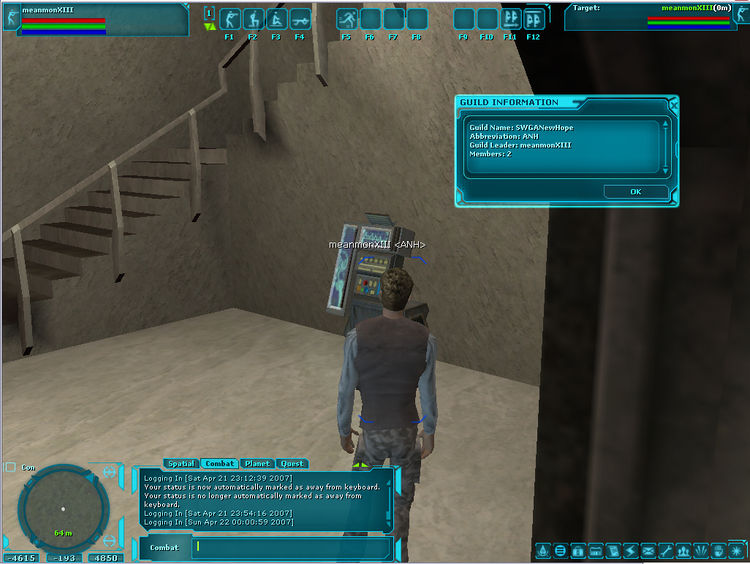Open the Planet chat tab
This screenshot has height=564, width=750.
click(x=257, y=464)
